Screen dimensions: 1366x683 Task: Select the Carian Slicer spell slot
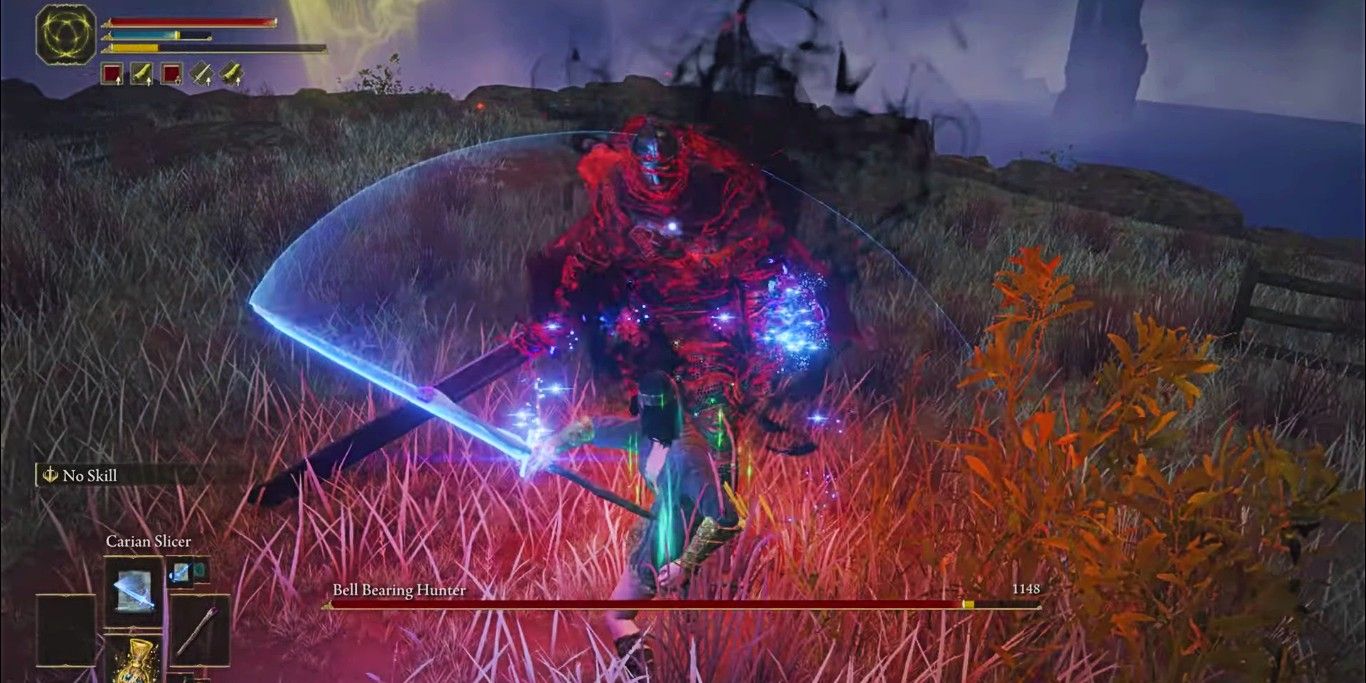[134, 592]
